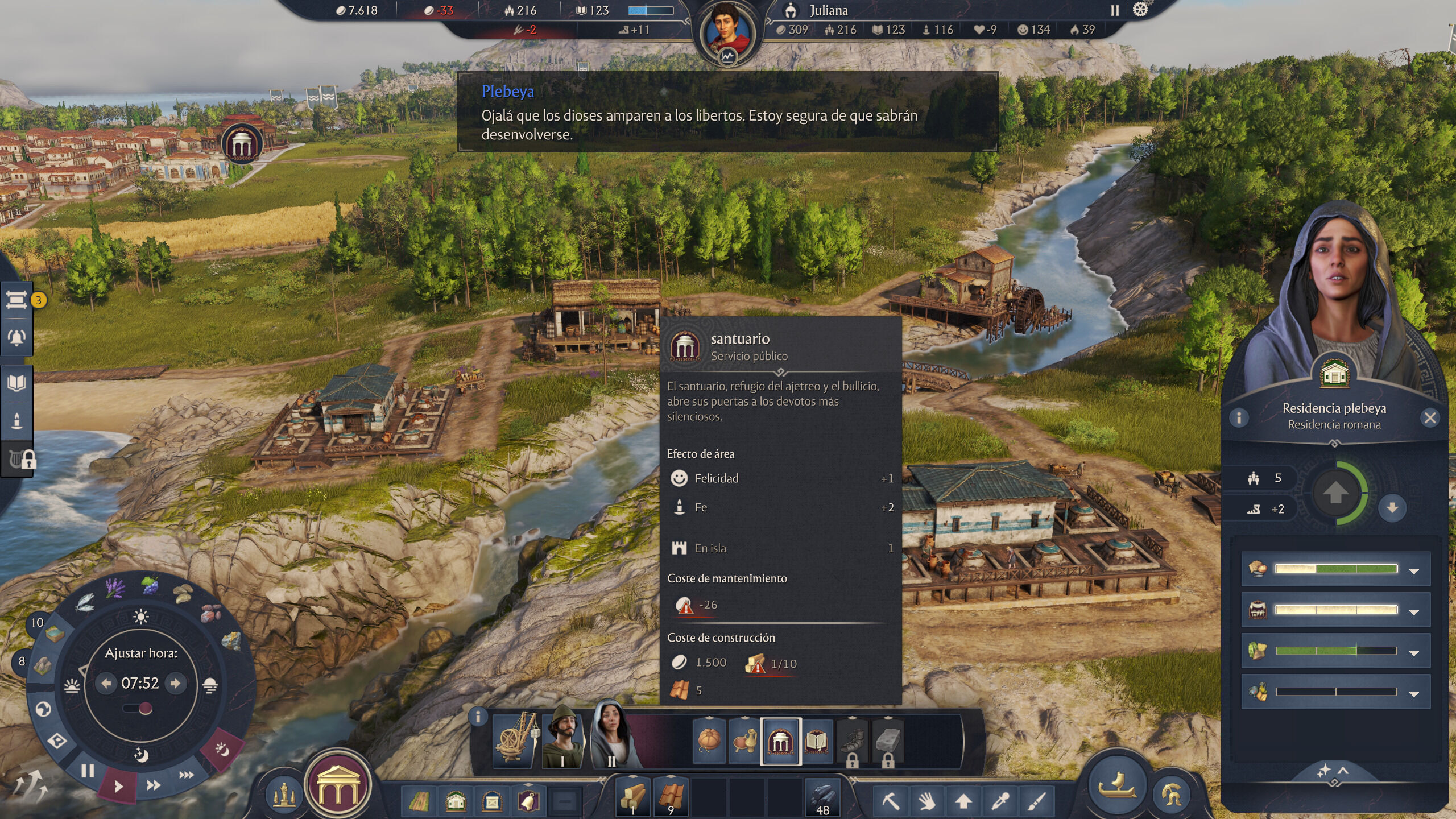This screenshot has height=819, width=1456.
Task: Toggle the time adjustment switch
Action: point(139,709)
